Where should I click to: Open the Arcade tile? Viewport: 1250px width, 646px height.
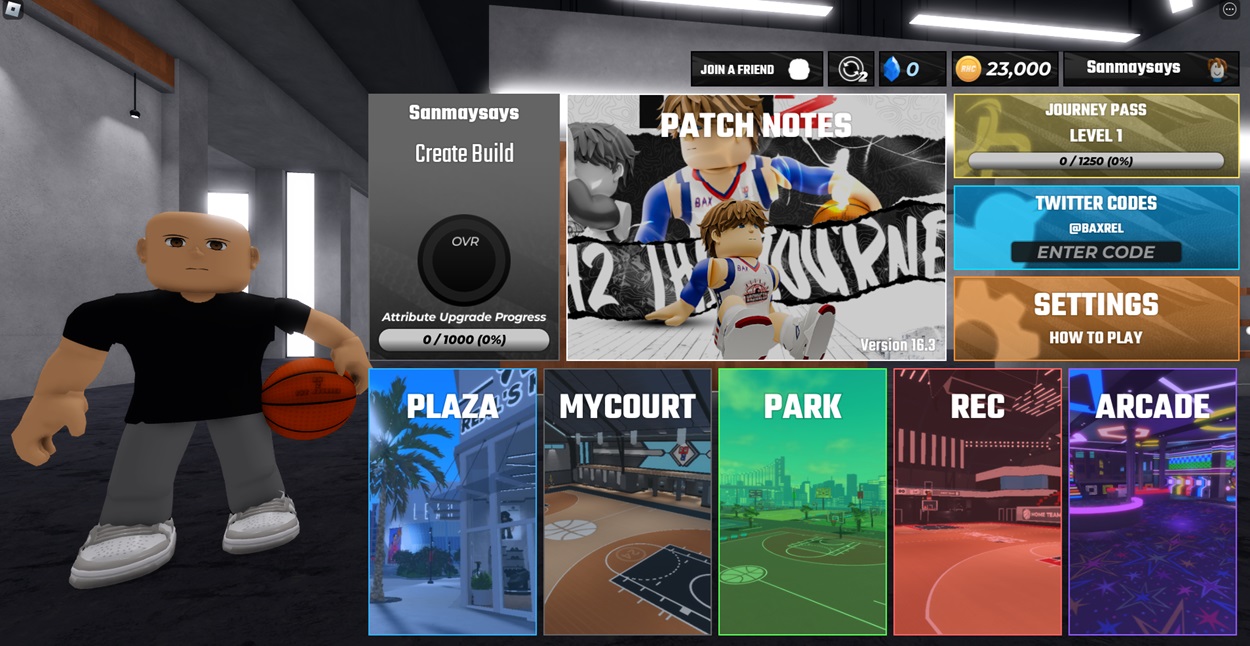[1152, 501]
